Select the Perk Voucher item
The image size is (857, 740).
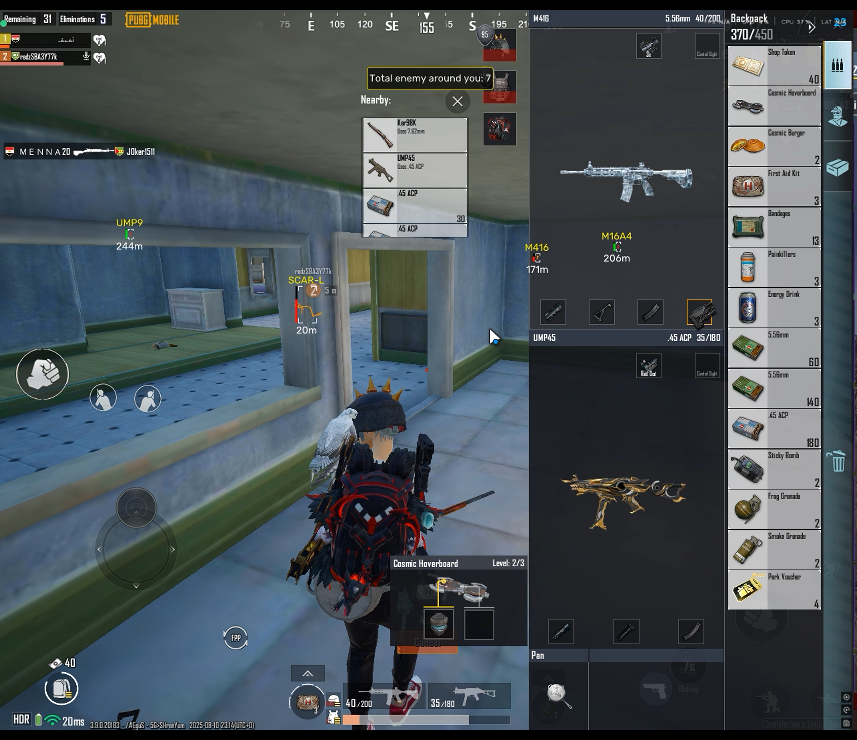click(x=774, y=591)
